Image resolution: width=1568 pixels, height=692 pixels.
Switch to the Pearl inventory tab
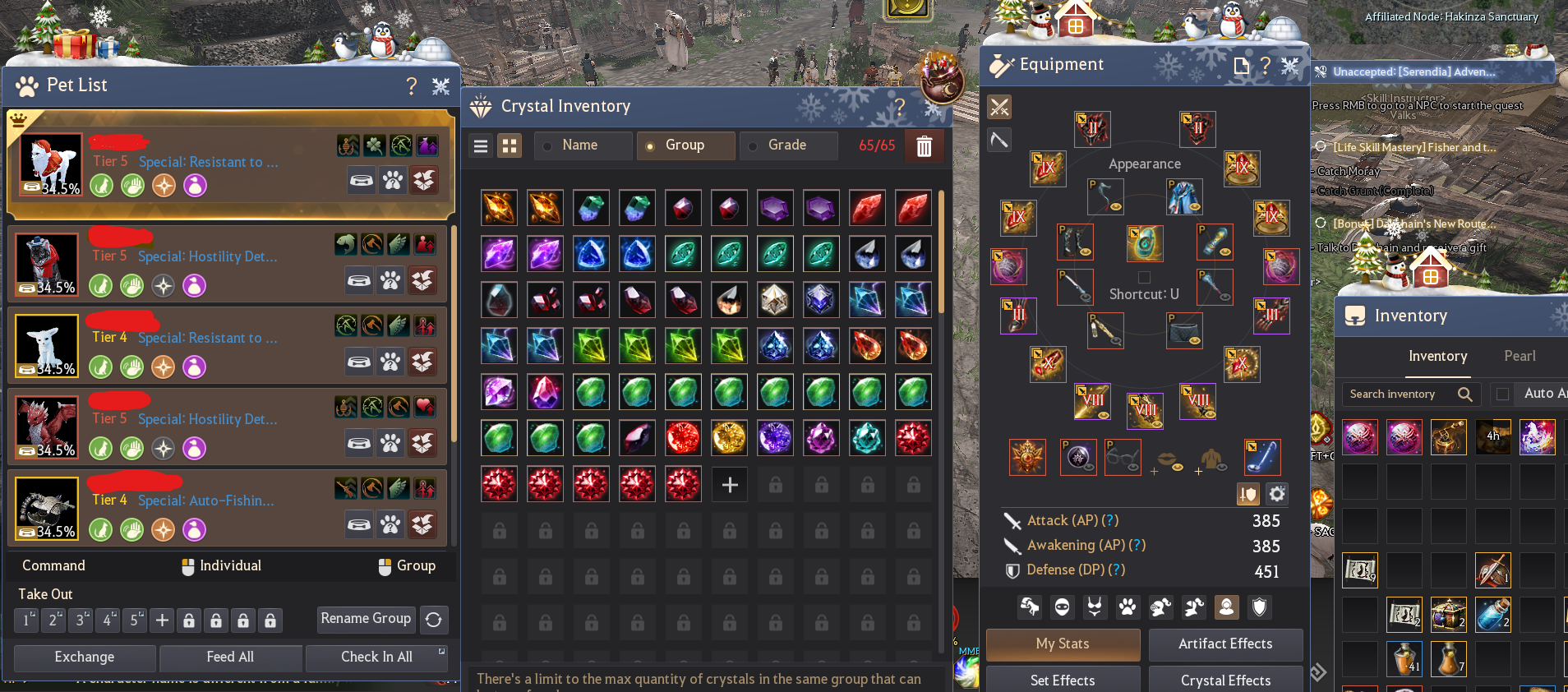click(x=1520, y=356)
